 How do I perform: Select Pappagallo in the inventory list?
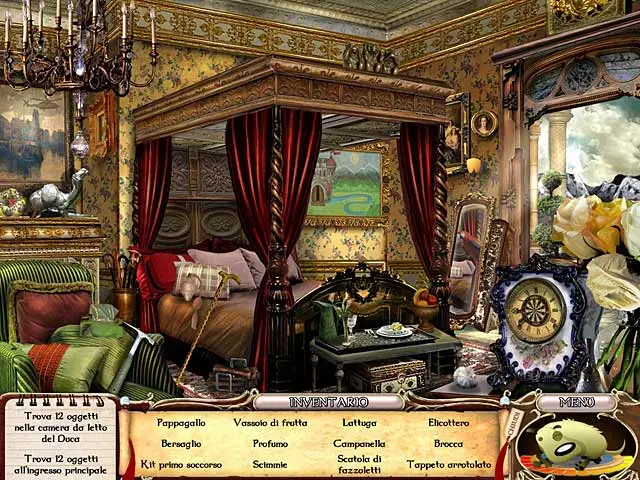click(x=181, y=422)
